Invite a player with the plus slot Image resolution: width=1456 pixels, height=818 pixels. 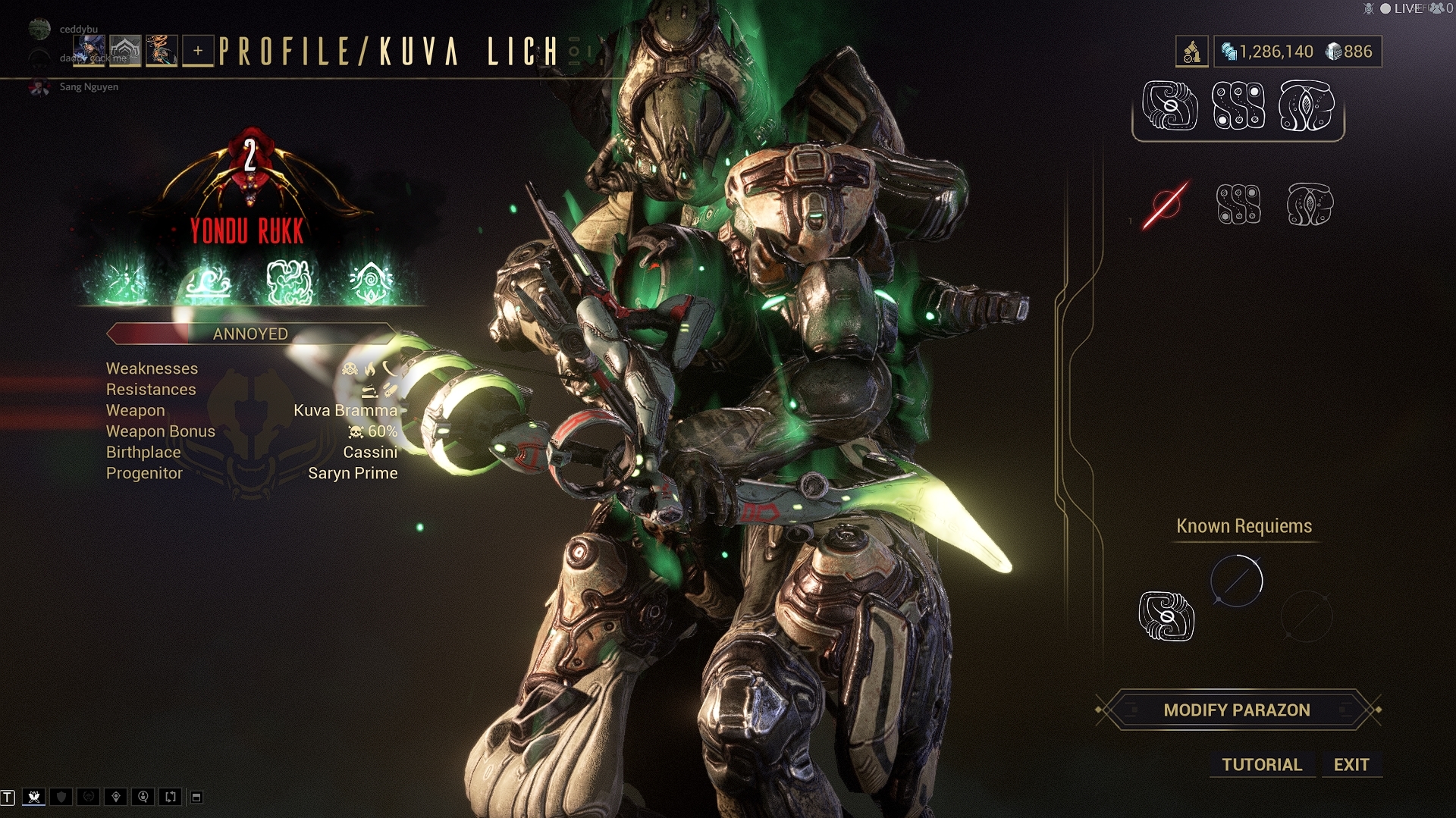[x=198, y=51]
